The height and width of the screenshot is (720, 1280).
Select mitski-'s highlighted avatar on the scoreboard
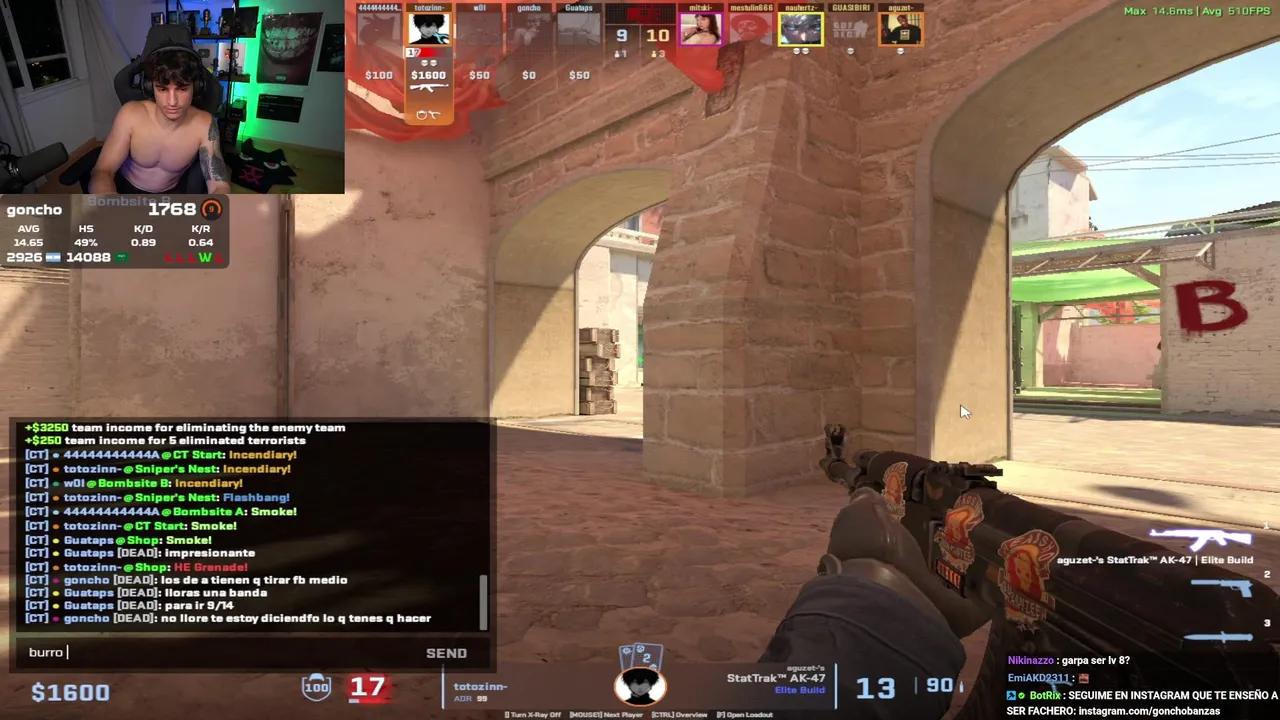pyautogui.click(x=700, y=30)
